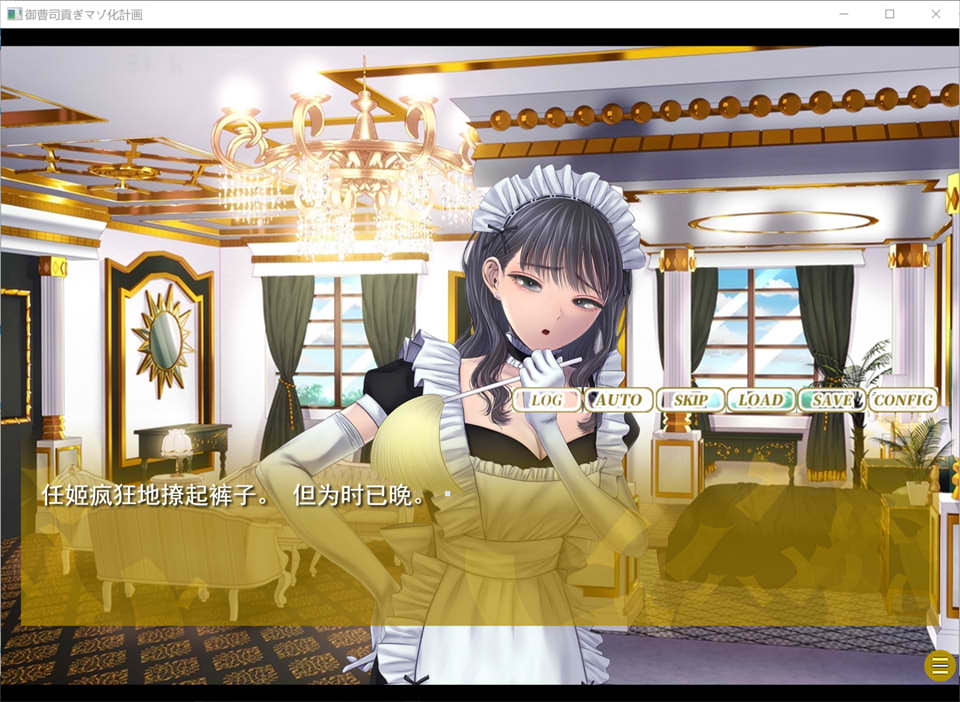This screenshot has height=702, width=960.
Task: Click the round yellow hamburger menu icon
Action: pyautogui.click(x=939, y=666)
